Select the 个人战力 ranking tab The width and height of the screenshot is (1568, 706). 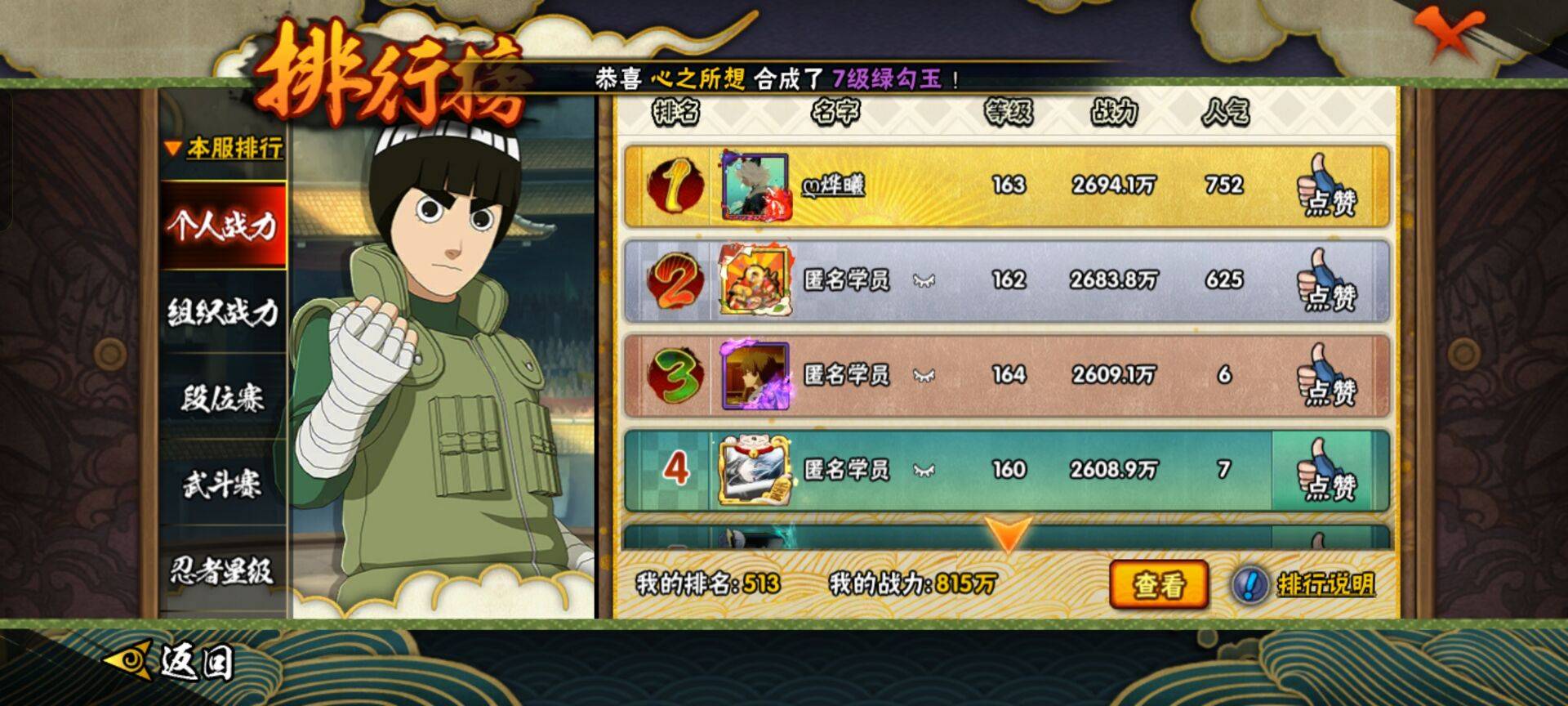(x=223, y=226)
